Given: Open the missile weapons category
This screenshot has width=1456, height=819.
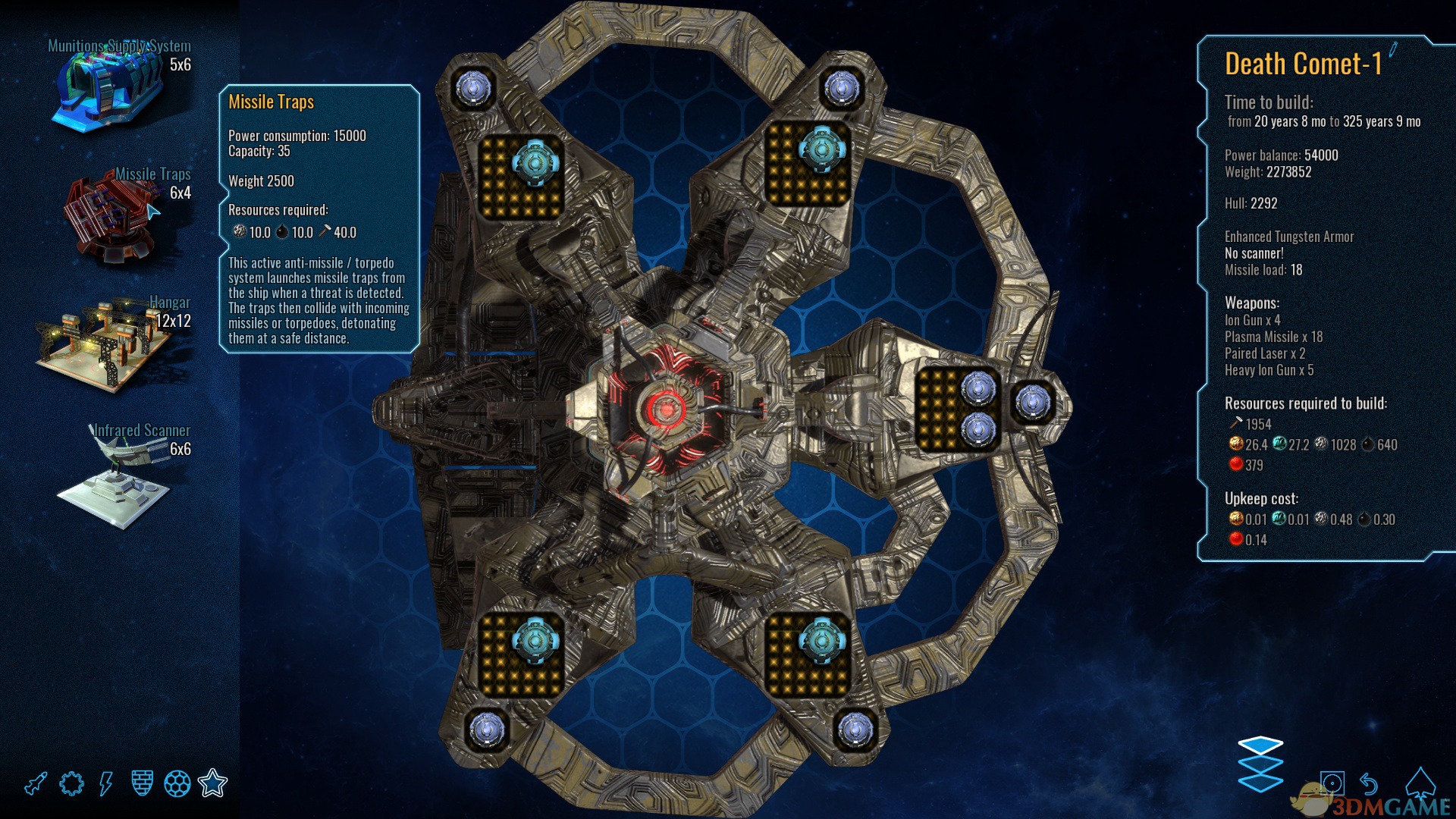Looking at the screenshot, I should click(36, 783).
